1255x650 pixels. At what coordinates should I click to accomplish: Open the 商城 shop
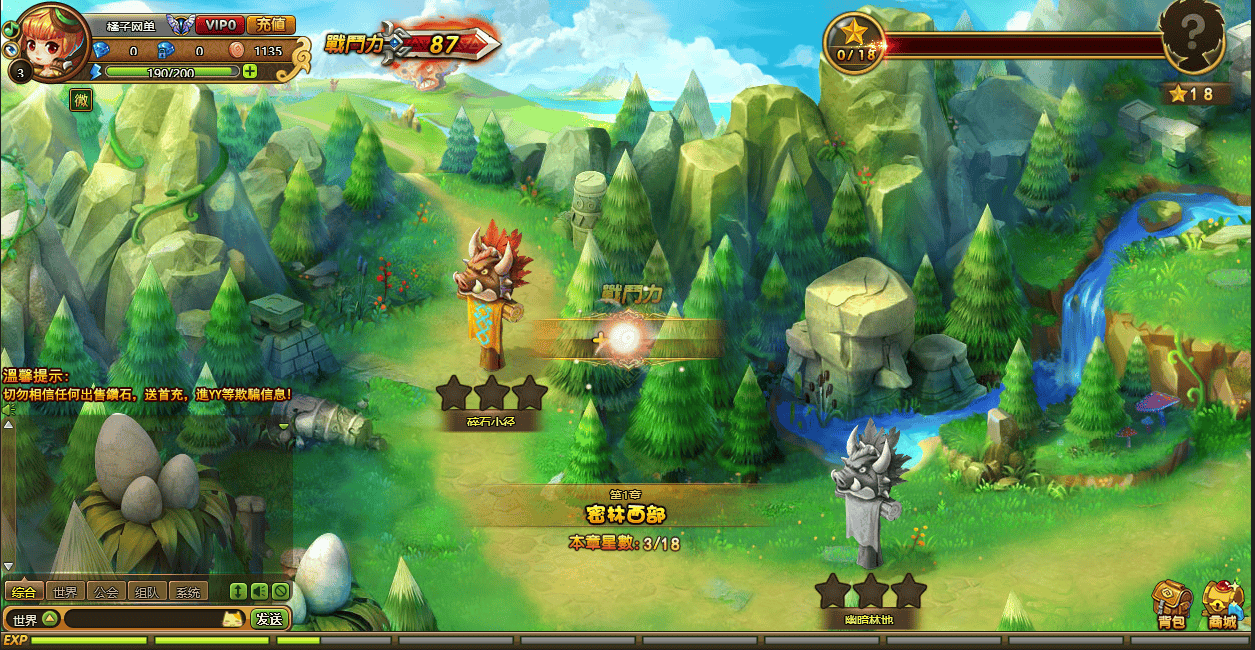click(x=1222, y=605)
